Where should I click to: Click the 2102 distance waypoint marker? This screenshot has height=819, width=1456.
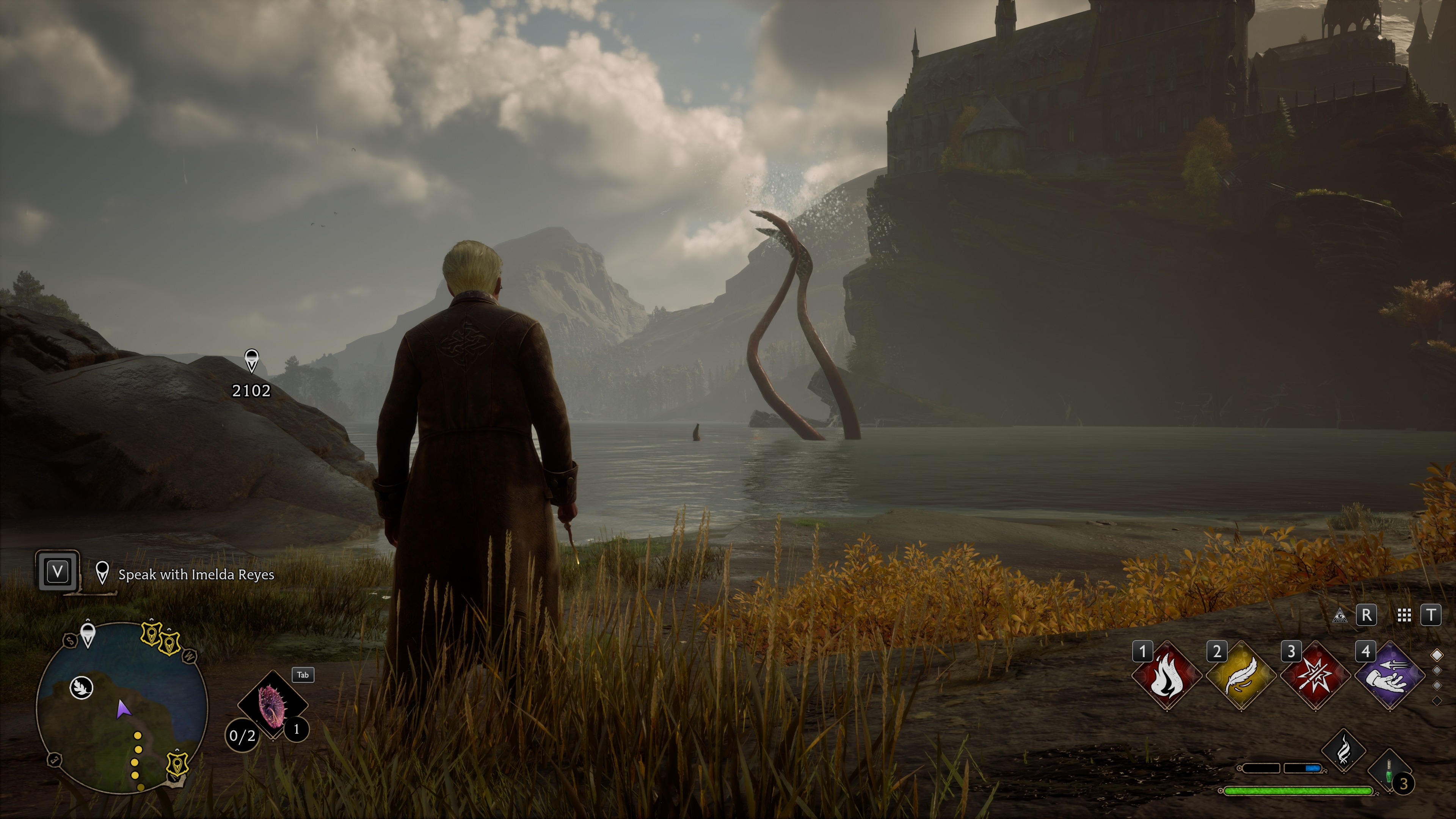[251, 361]
